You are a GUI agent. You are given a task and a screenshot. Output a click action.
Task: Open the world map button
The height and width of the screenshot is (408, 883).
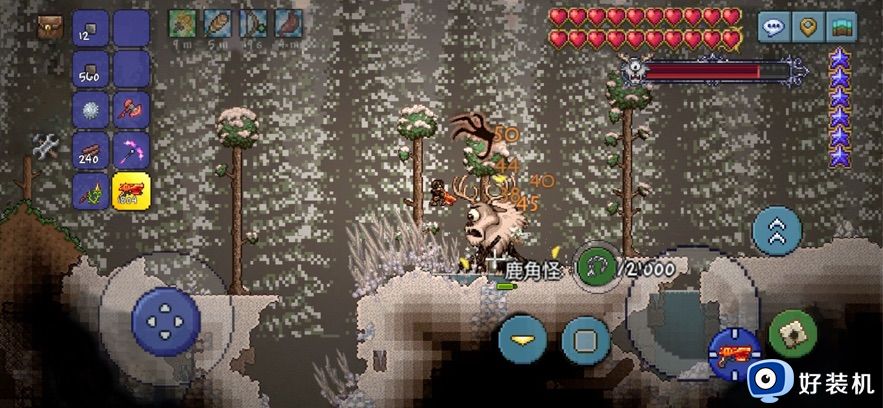click(x=842, y=27)
